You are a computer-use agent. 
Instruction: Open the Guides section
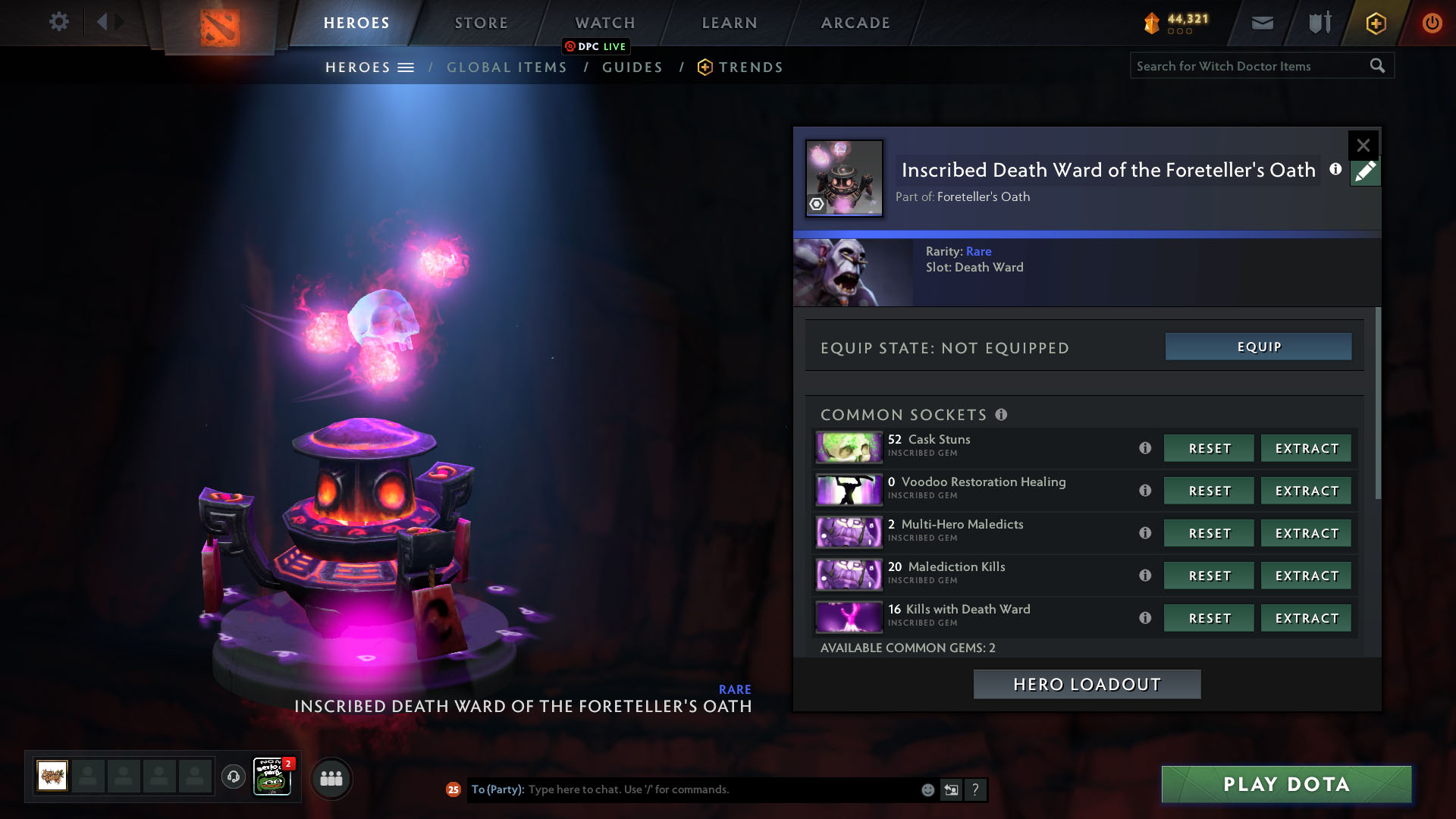pos(632,67)
